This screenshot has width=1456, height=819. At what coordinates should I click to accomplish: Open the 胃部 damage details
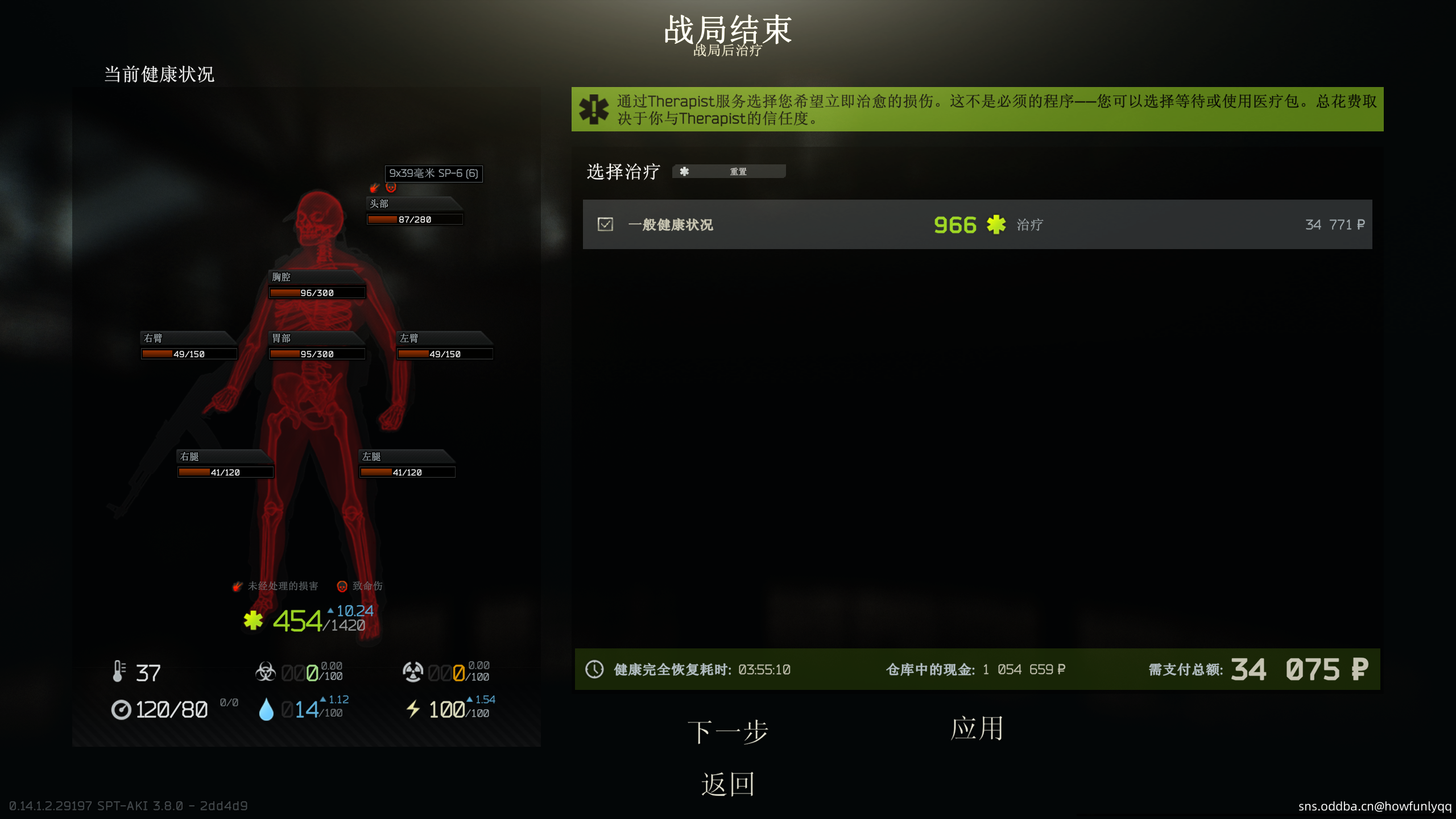[x=283, y=338]
